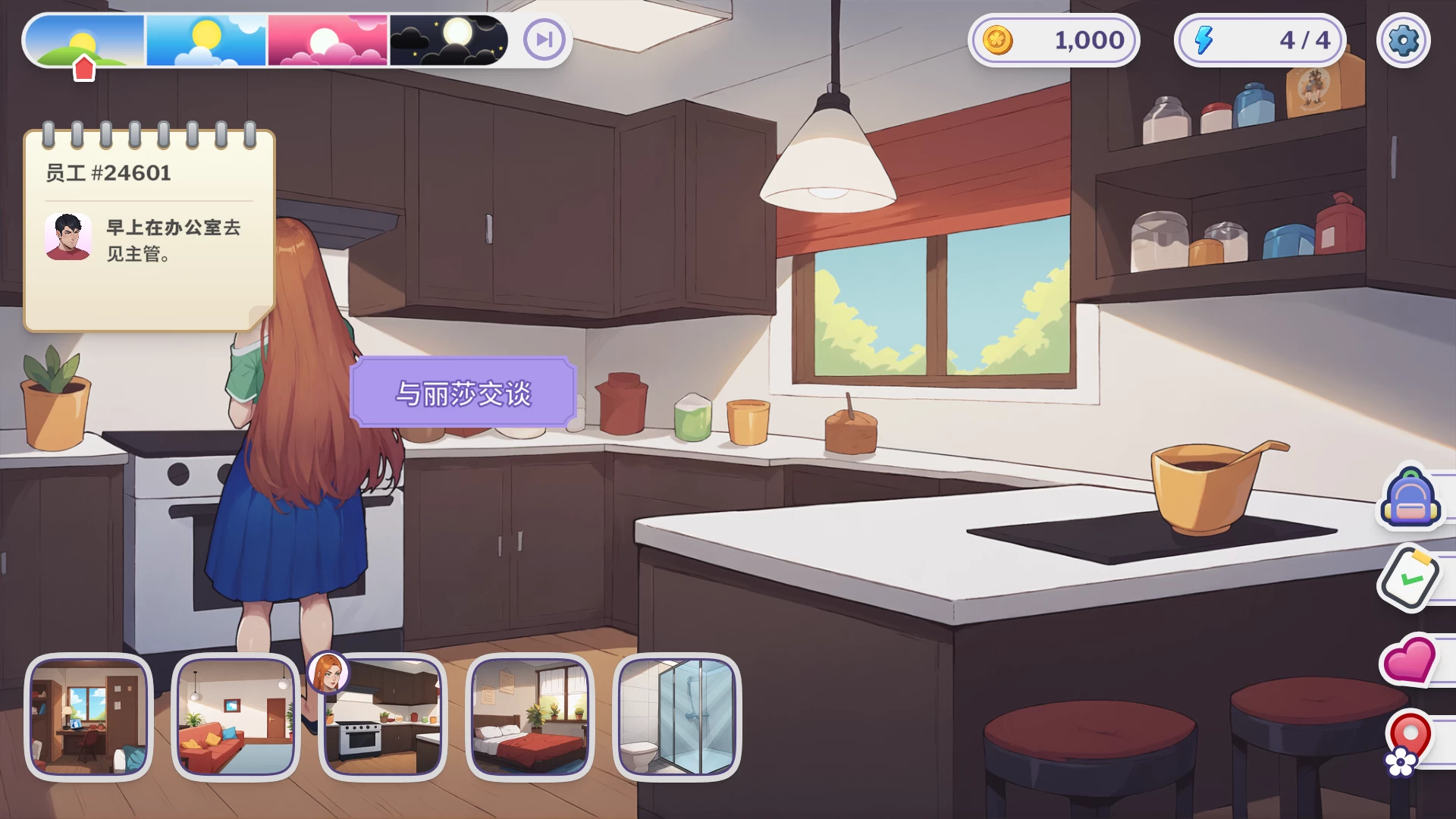Go to the living room thumbnail

click(x=236, y=717)
